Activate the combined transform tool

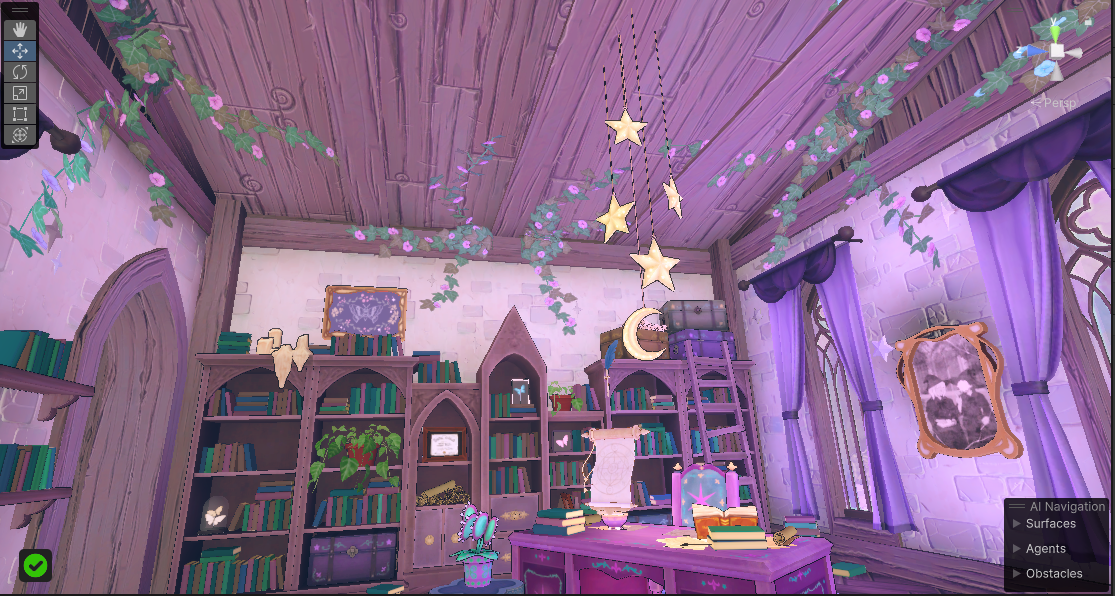(20, 135)
